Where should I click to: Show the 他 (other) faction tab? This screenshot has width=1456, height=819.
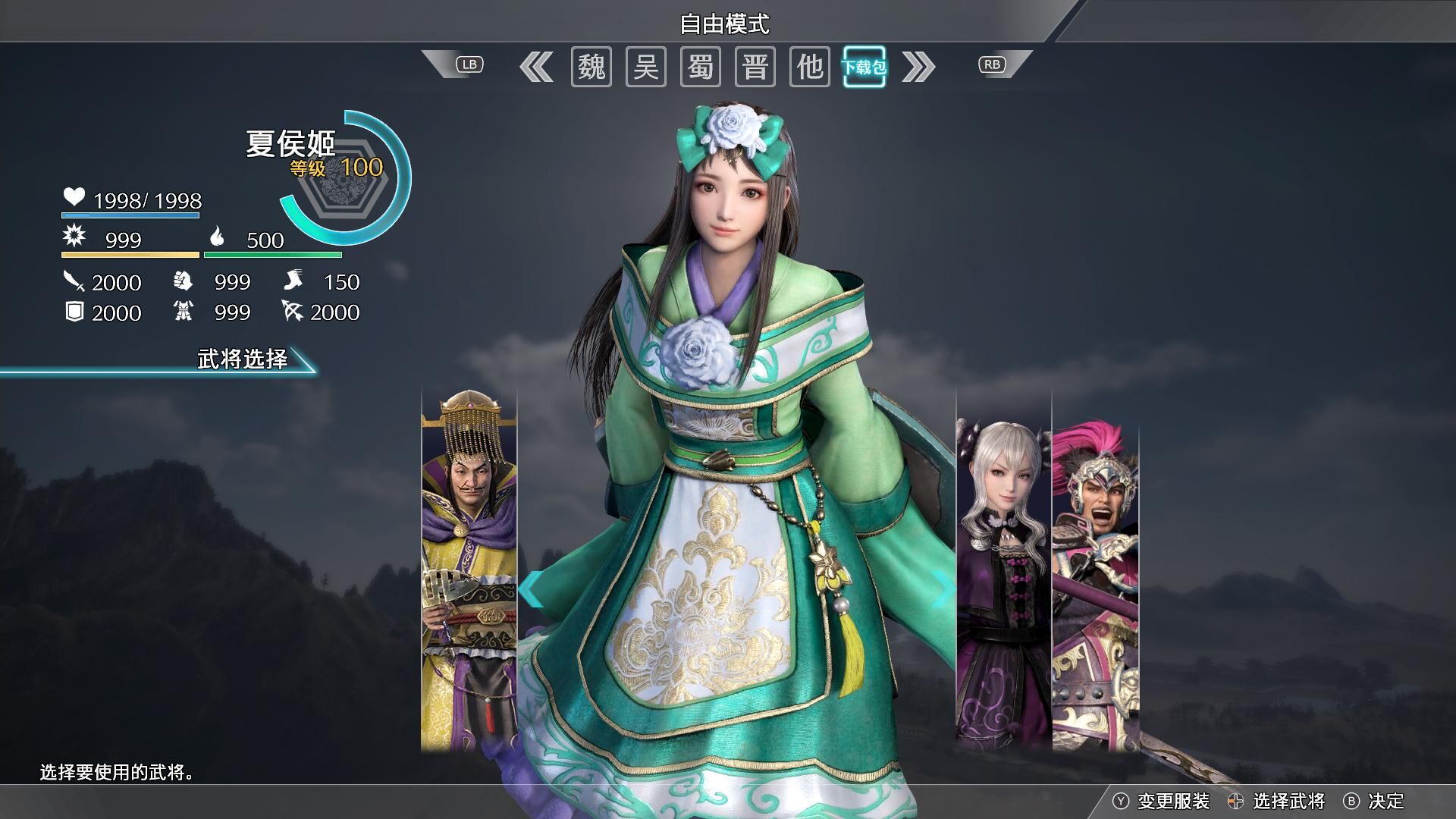point(809,67)
